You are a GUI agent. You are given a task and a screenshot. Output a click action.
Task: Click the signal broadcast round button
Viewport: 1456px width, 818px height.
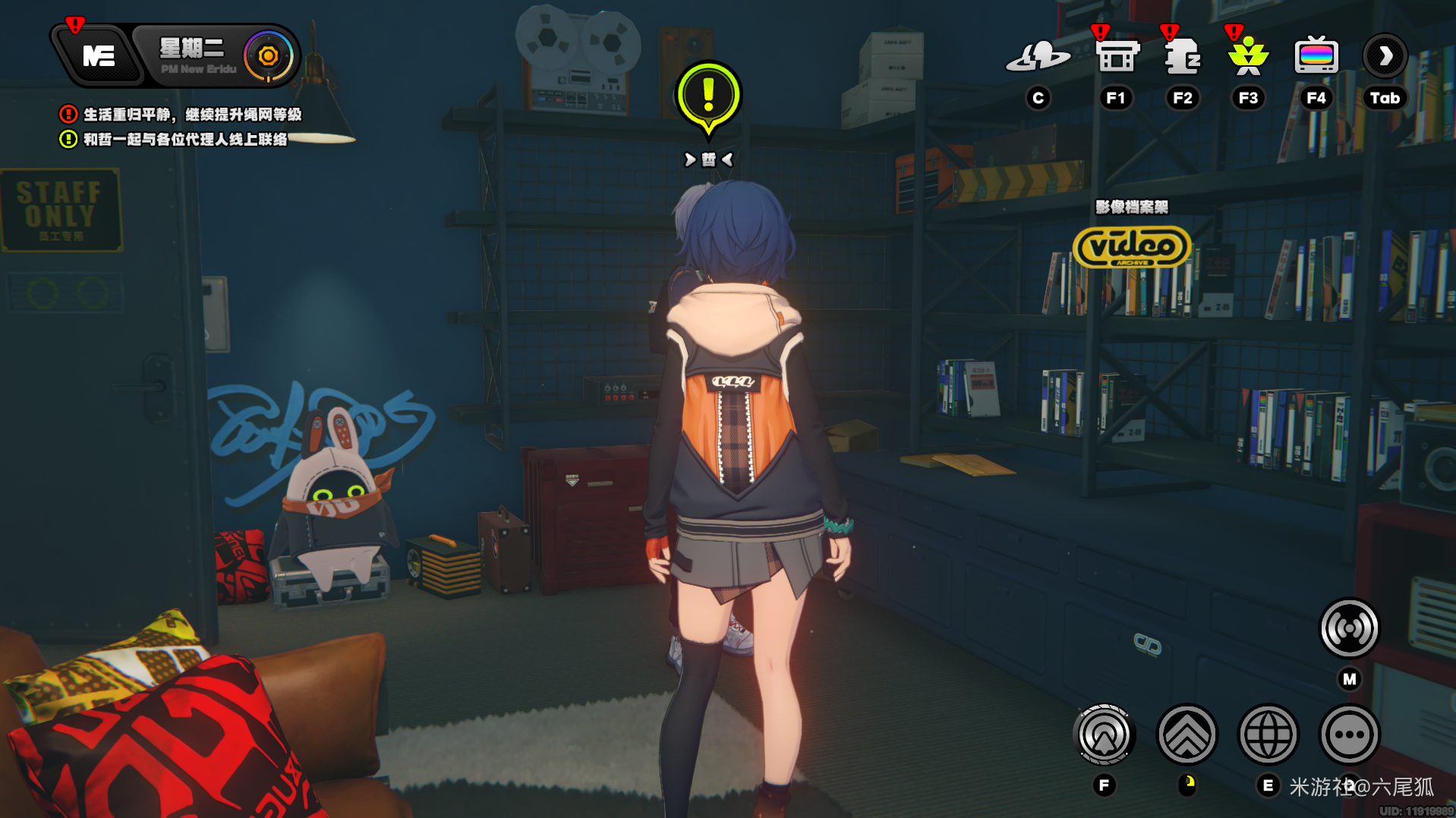[1349, 628]
